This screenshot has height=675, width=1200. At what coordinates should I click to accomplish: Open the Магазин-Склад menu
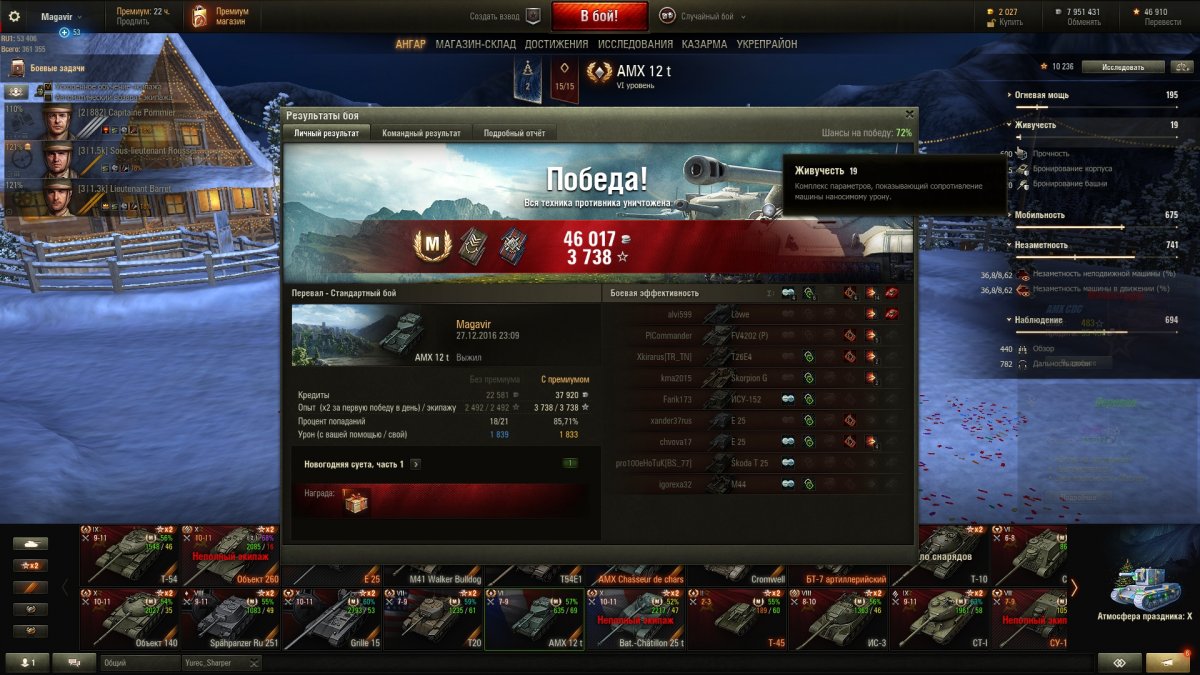[x=475, y=44]
